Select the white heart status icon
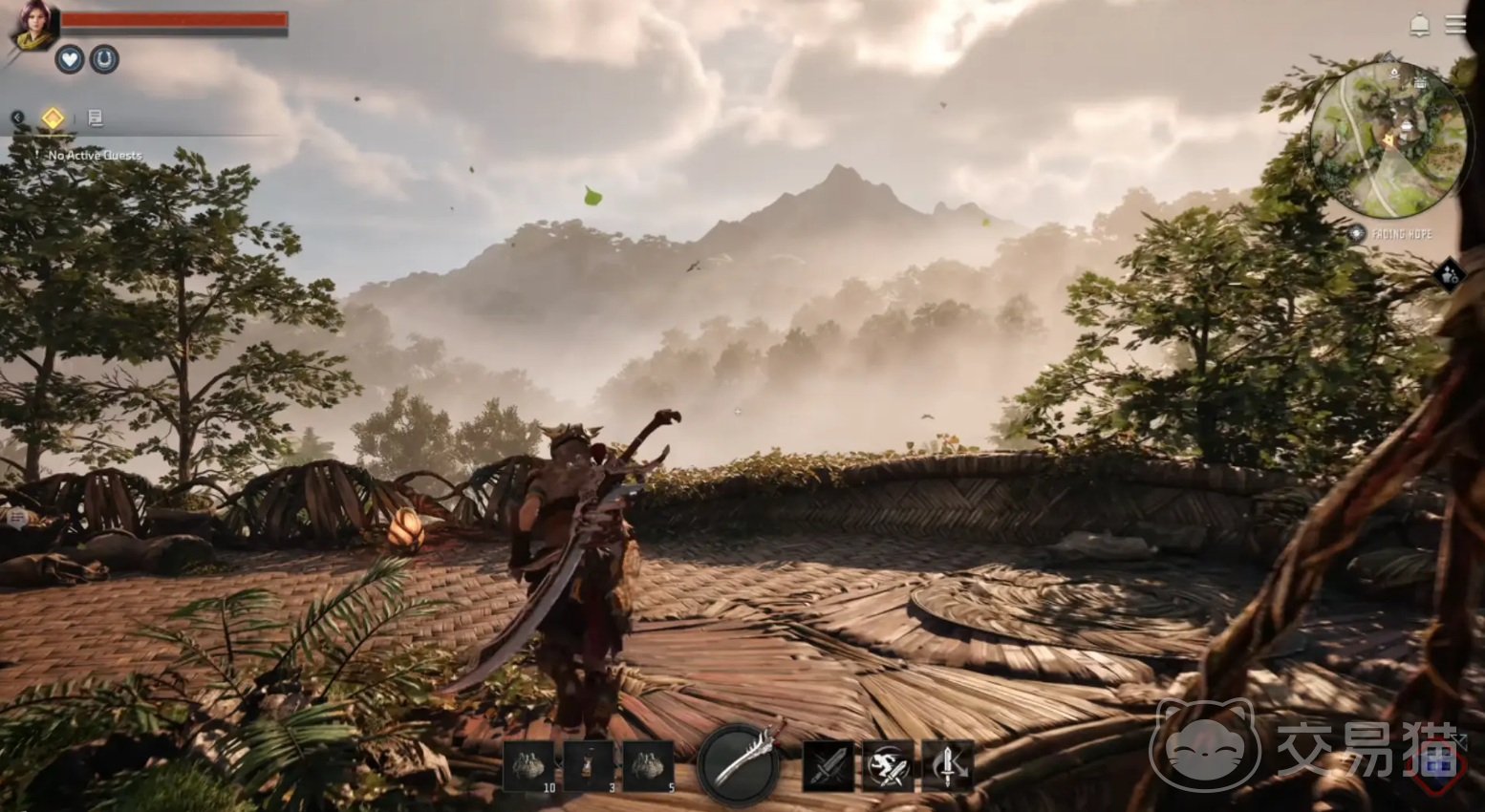 (x=69, y=59)
